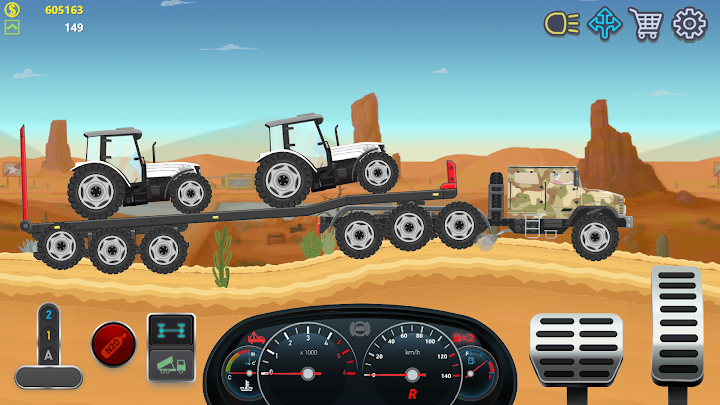Toggle the differential lock axle button
The height and width of the screenshot is (405, 720).
click(x=171, y=329)
